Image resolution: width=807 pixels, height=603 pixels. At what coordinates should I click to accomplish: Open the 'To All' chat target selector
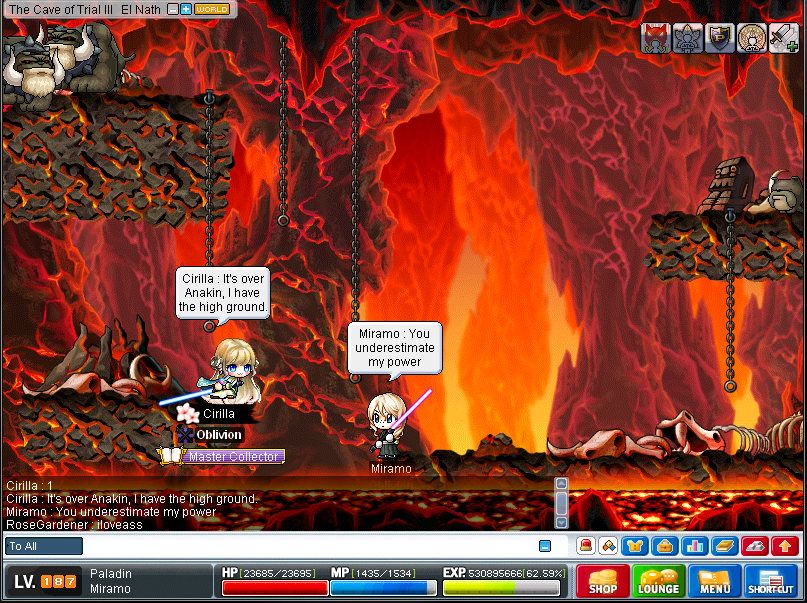click(x=44, y=546)
